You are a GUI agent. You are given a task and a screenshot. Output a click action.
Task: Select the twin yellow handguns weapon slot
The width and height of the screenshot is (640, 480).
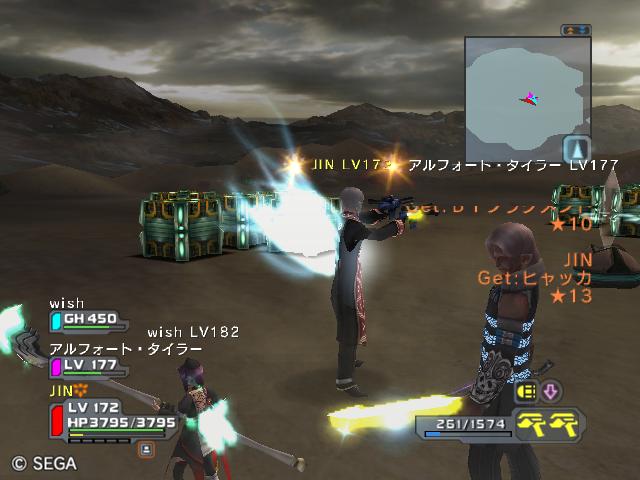549,423
